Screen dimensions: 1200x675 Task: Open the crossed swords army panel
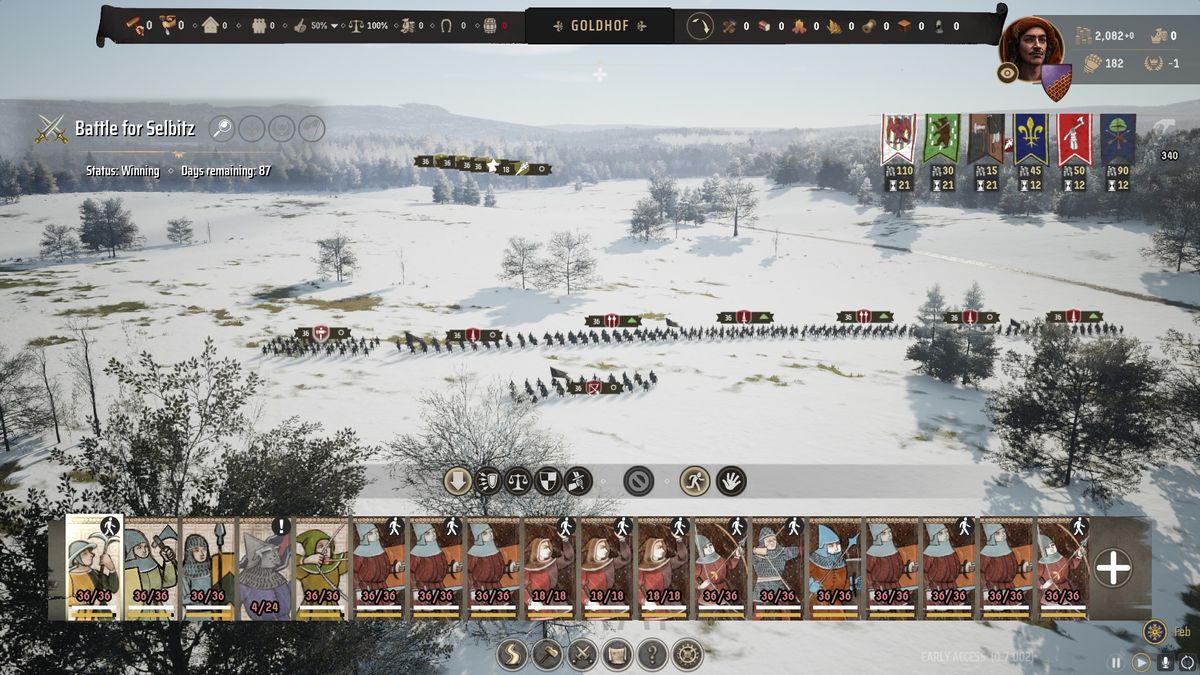(582, 655)
